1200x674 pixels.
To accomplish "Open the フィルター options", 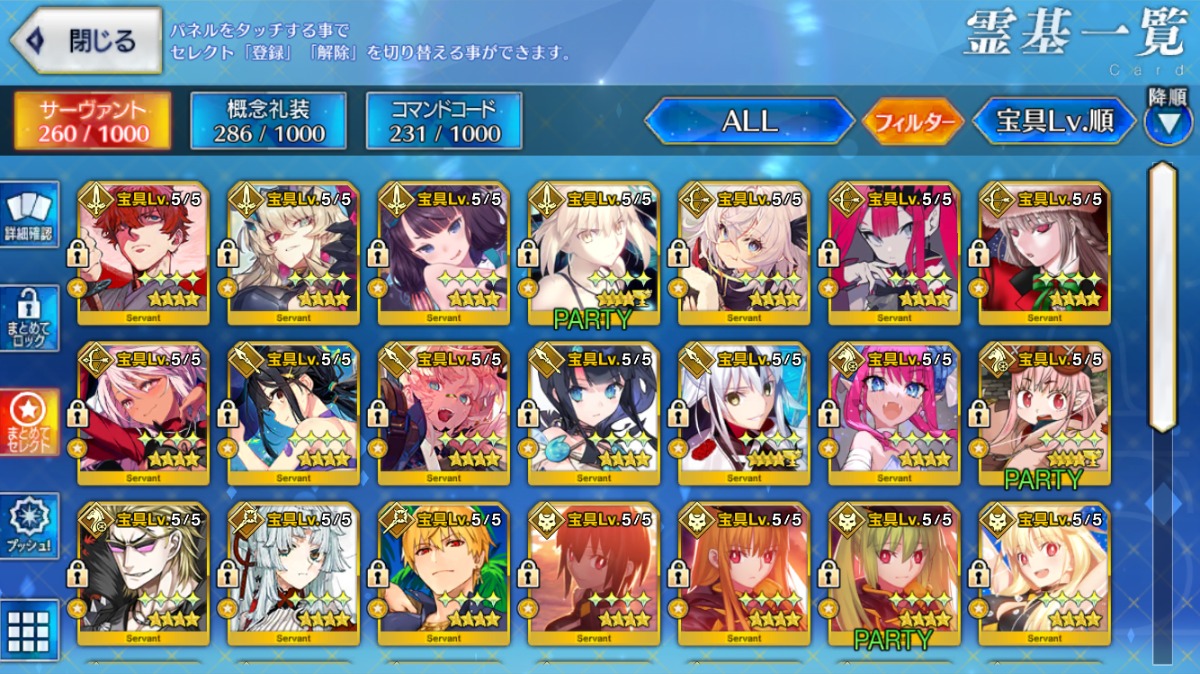I will (912, 122).
